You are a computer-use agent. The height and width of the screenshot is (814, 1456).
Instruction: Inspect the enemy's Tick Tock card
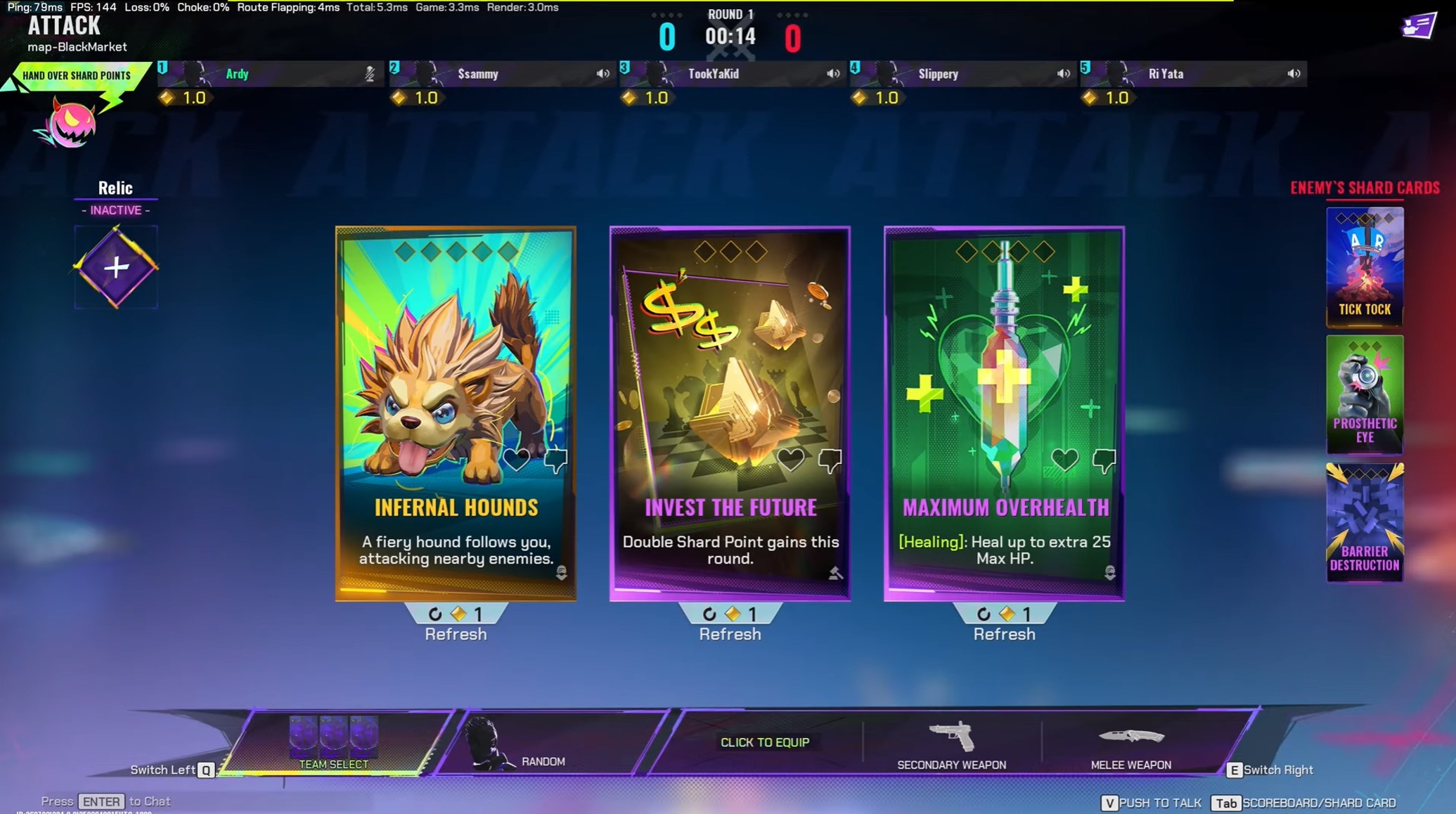[x=1365, y=266]
